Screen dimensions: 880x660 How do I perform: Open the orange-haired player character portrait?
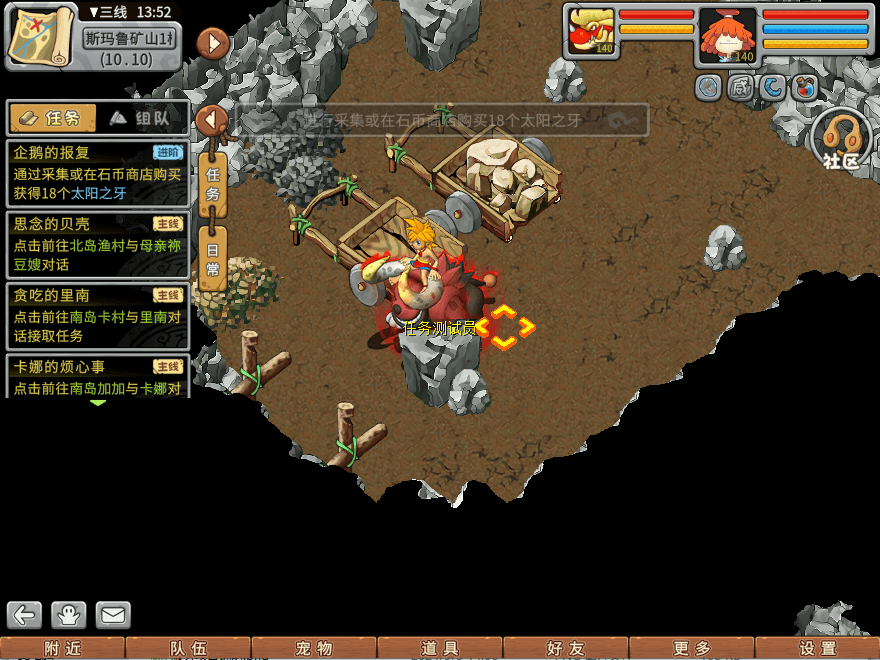[727, 35]
